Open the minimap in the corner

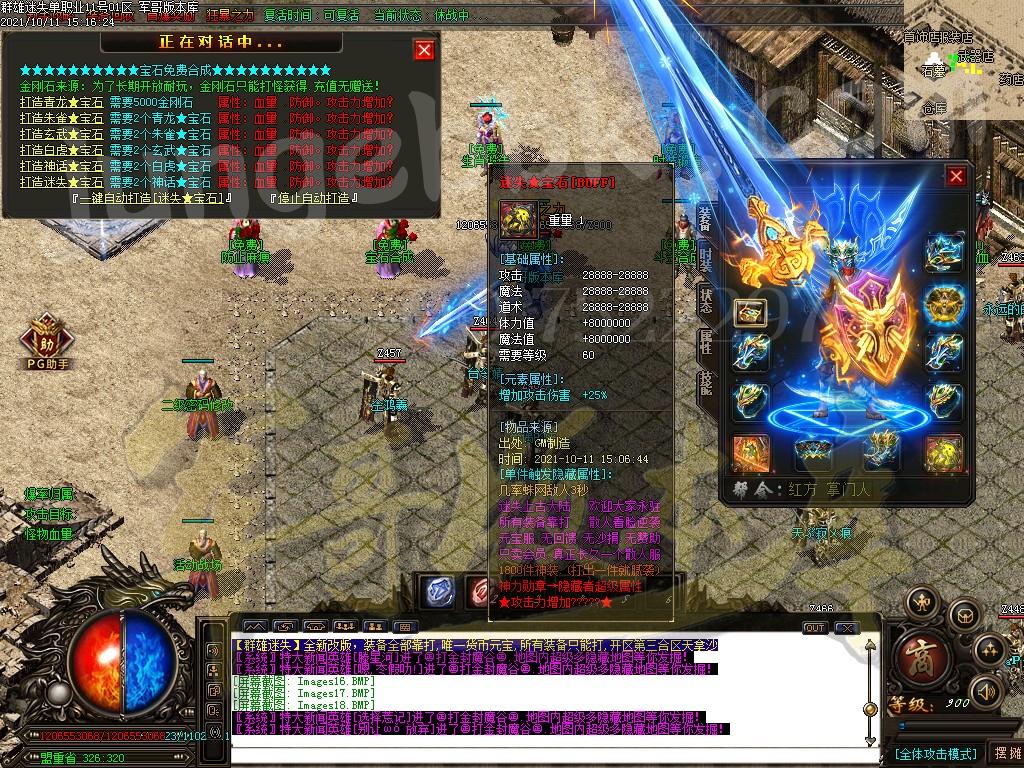(x=962, y=60)
